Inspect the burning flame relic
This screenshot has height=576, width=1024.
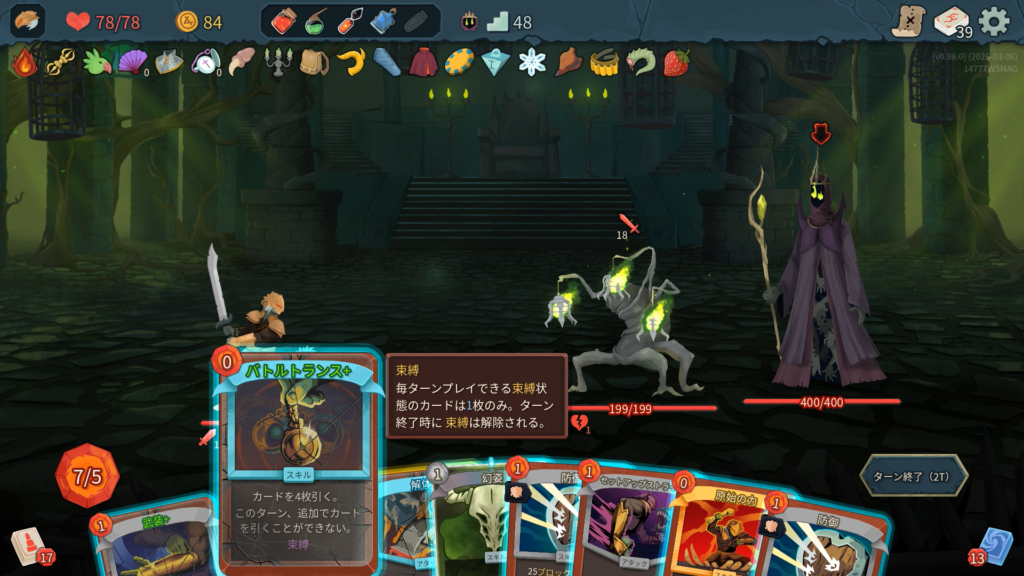(x=23, y=62)
